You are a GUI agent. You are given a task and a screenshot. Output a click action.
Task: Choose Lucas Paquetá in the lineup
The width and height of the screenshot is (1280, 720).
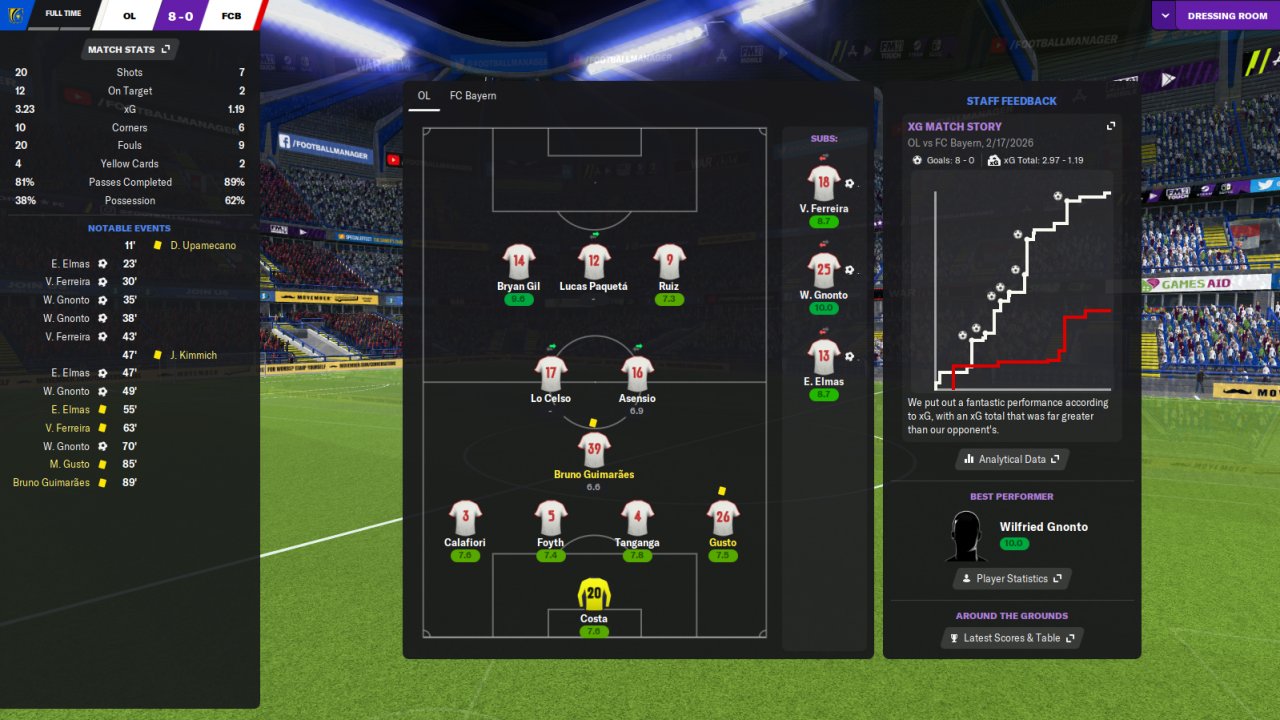point(594,262)
